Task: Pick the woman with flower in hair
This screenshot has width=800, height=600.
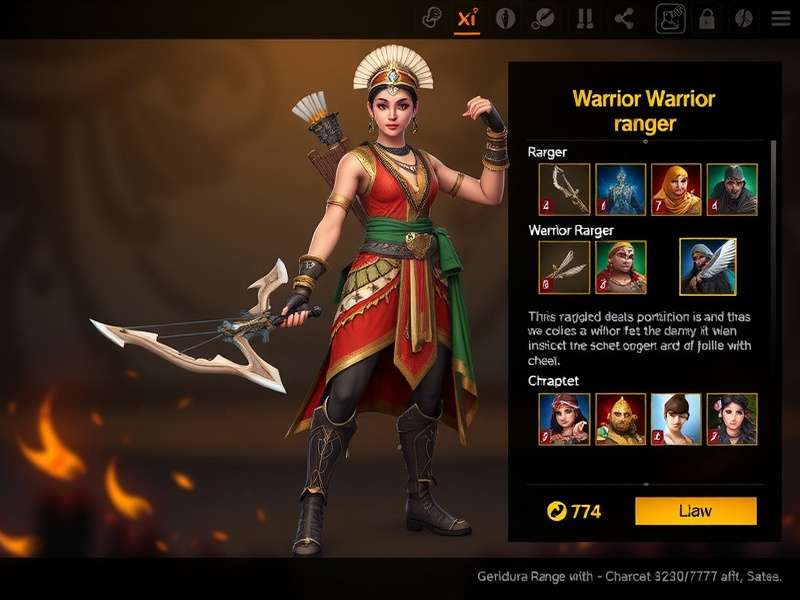Action: pos(732,418)
